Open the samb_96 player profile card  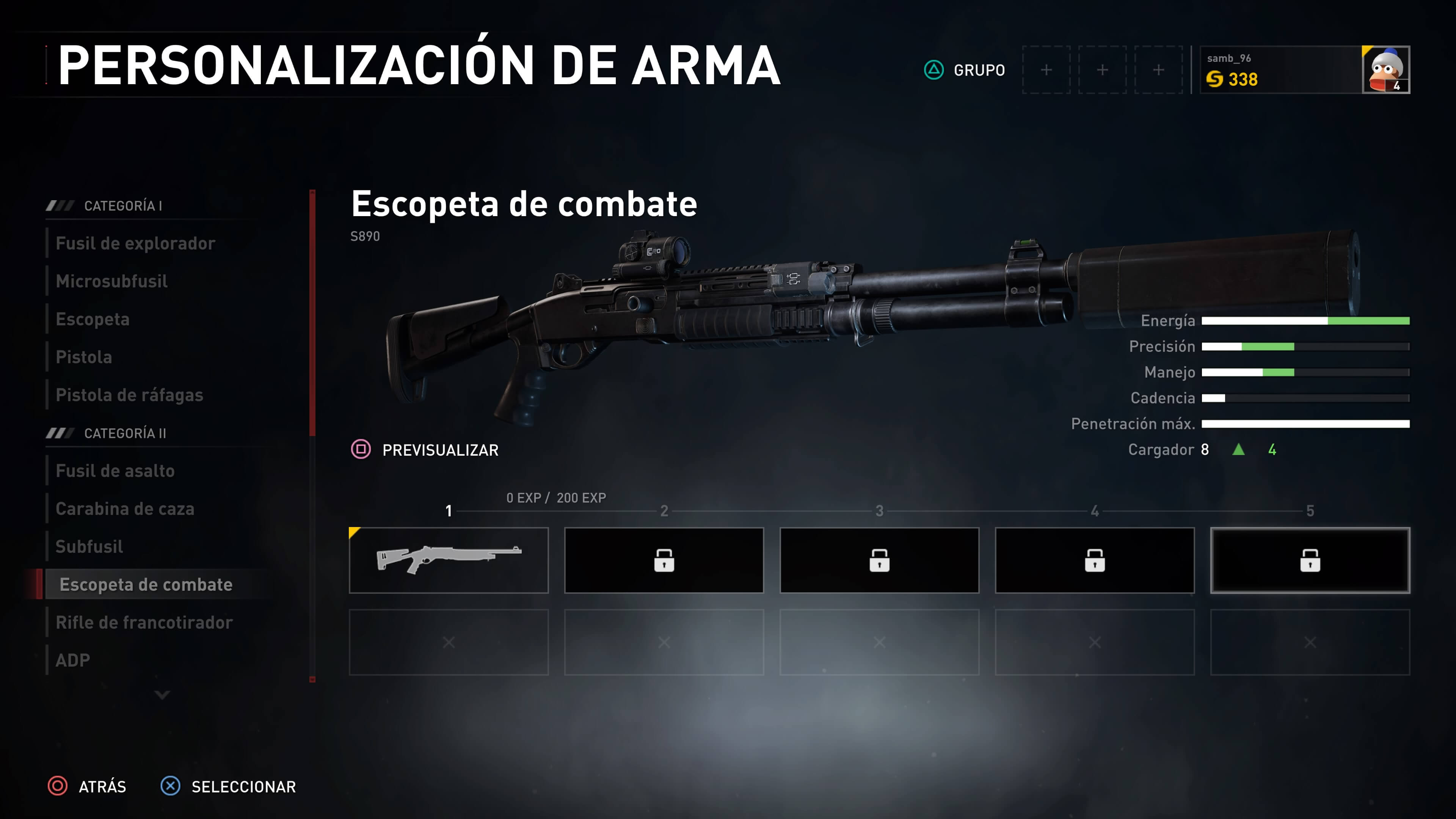(x=1304, y=70)
